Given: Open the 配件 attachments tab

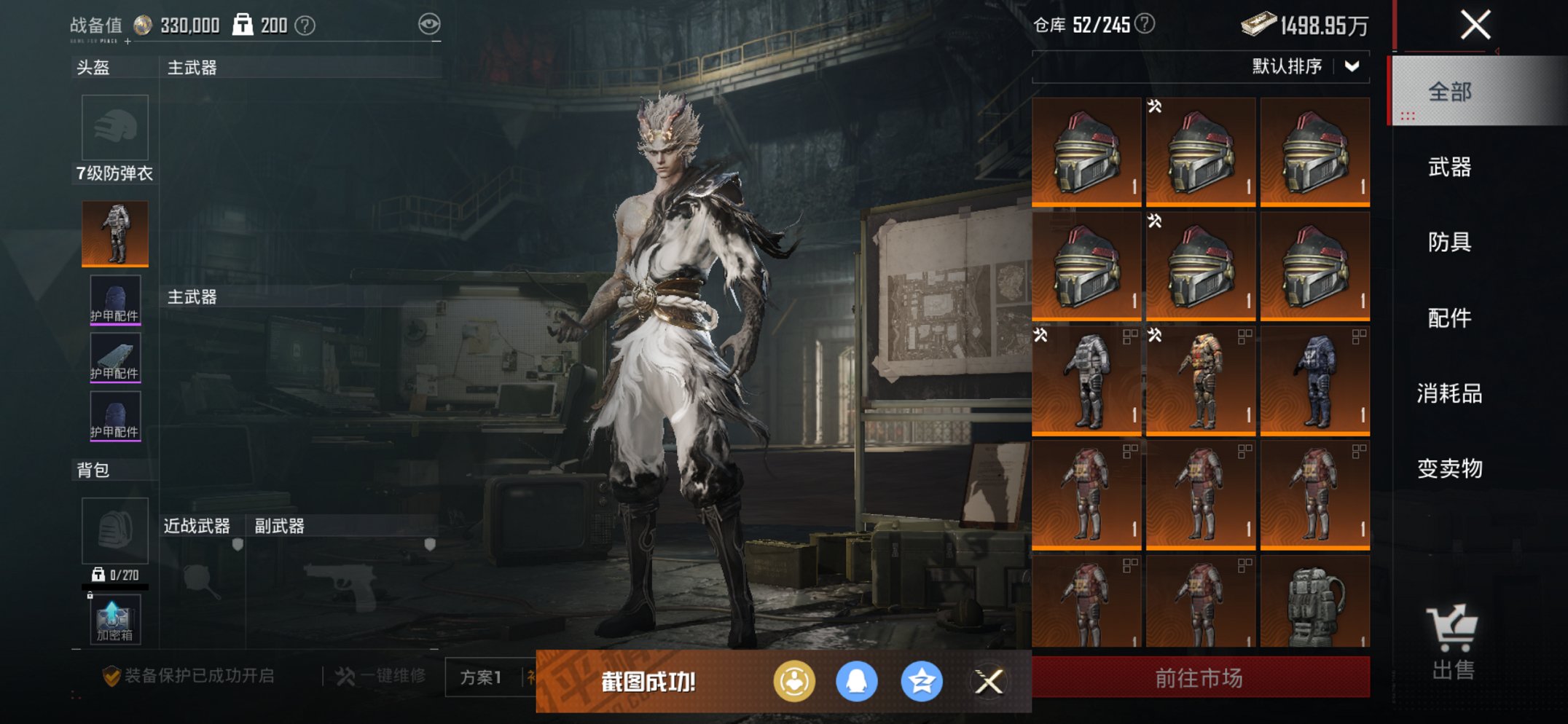Looking at the screenshot, I should pos(1449,318).
